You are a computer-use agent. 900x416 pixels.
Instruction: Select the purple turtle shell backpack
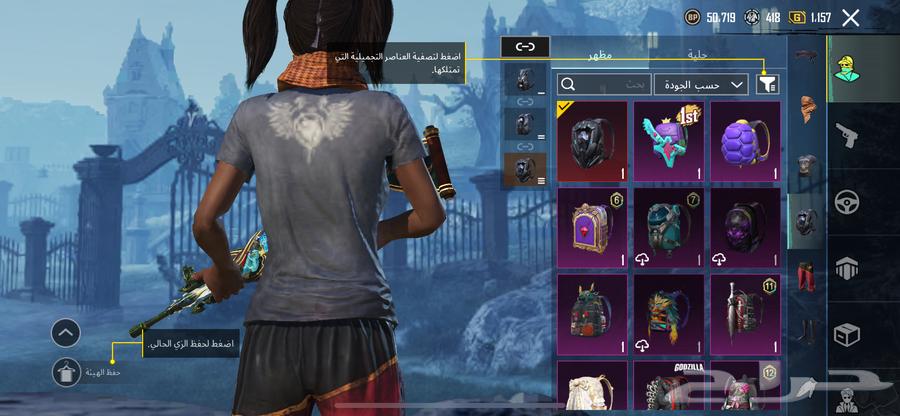click(745, 140)
